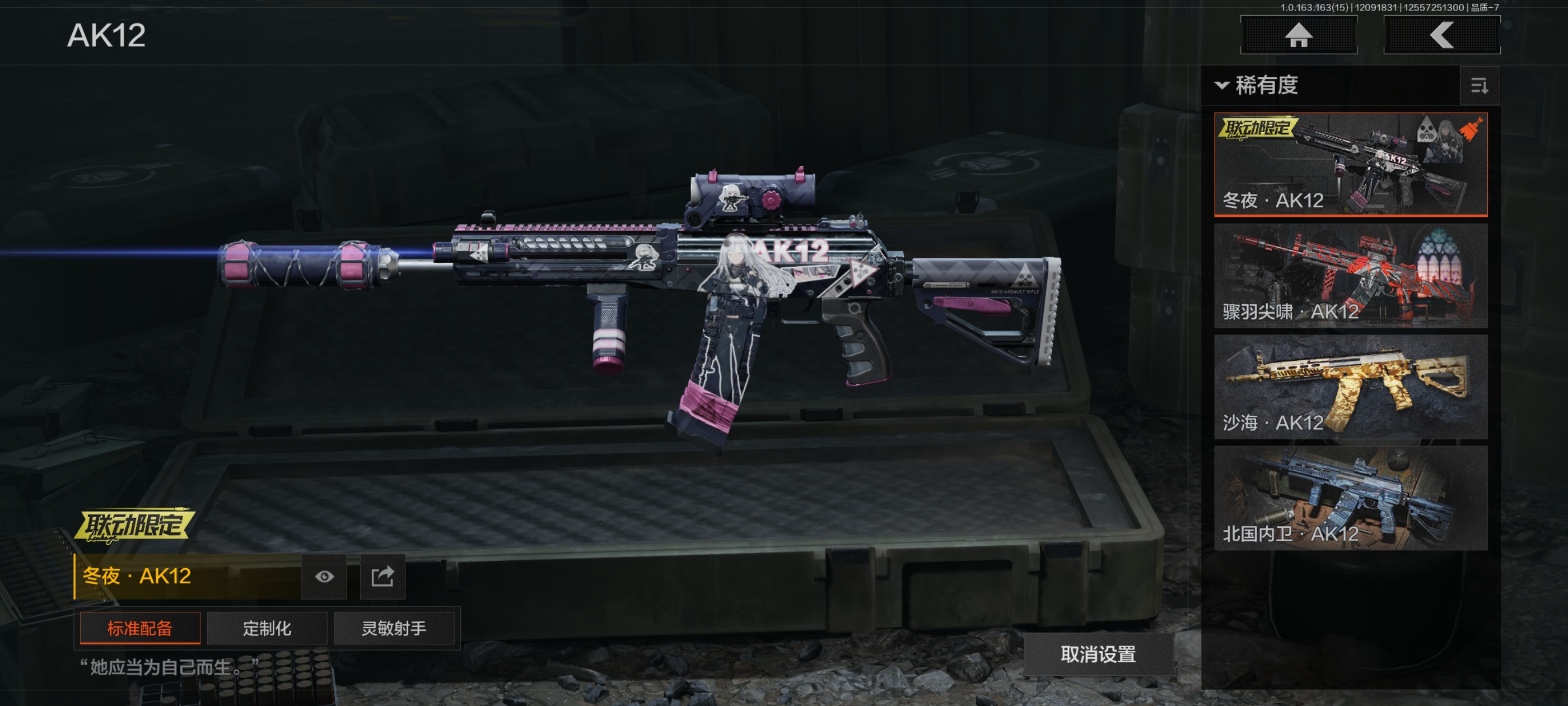Select the 北国内卫·AK12 skin
1568x706 pixels.
[x=1350, y=498]
